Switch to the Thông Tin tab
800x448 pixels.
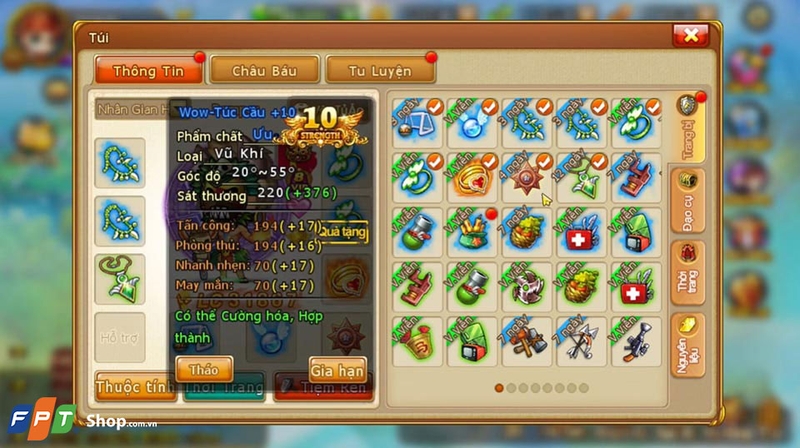[147, 70]
